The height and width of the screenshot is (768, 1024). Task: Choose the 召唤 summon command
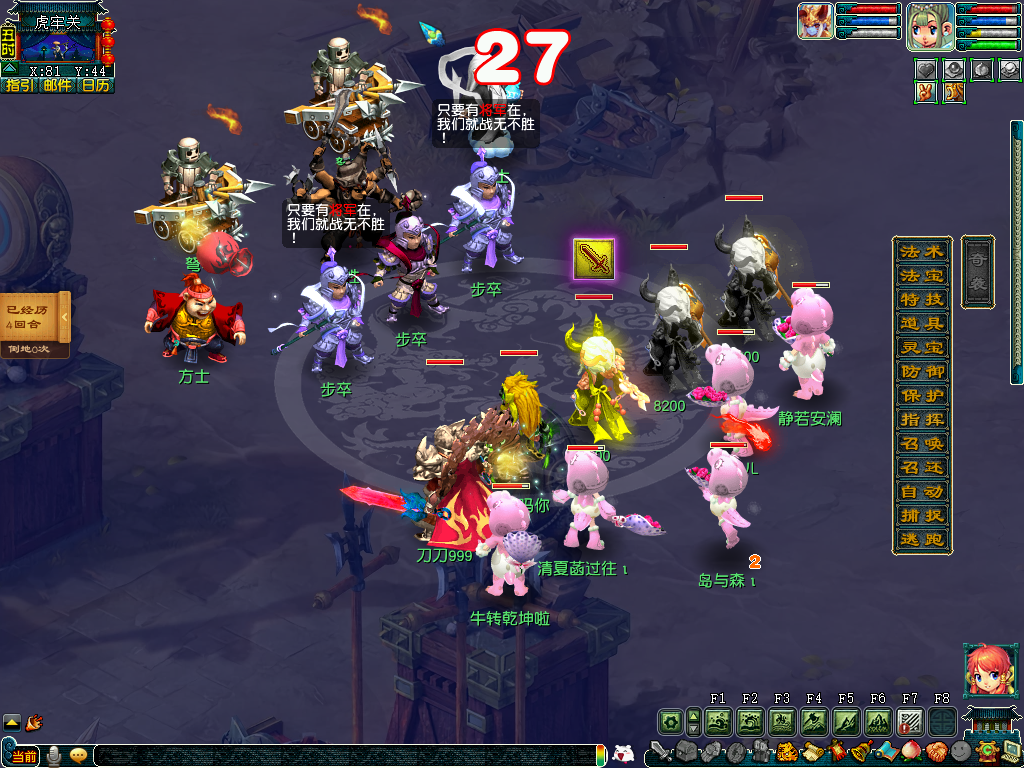[x=907, y=443]
